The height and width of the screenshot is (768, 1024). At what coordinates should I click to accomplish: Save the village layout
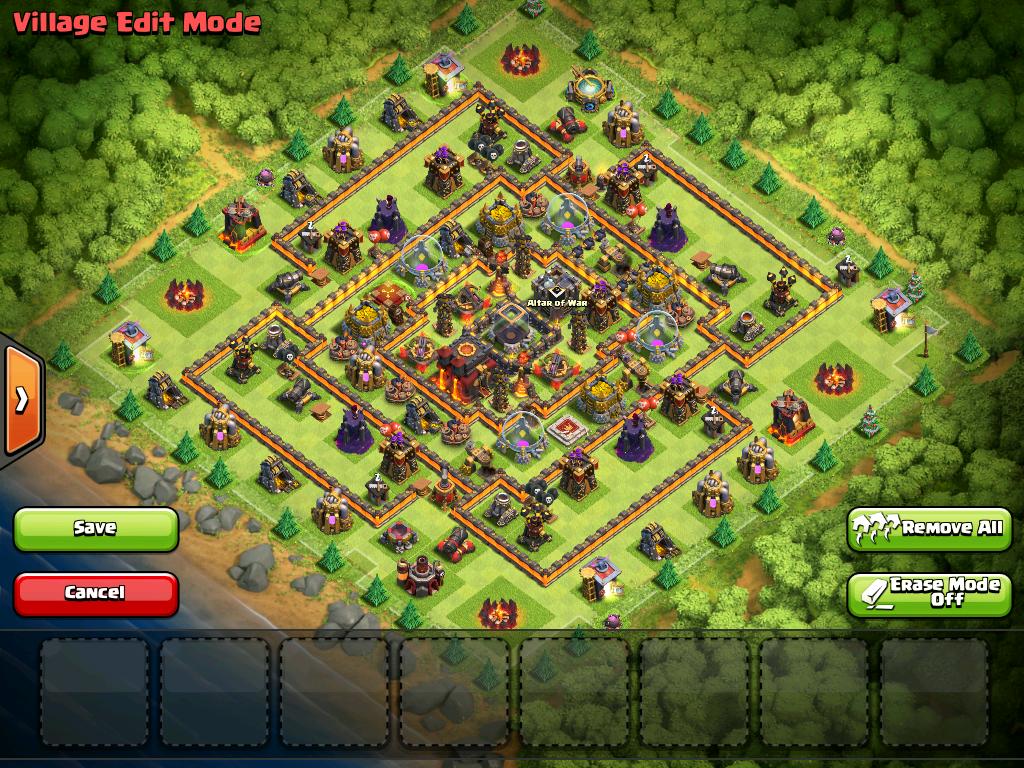pyautogui.click(x=95, y=528)
